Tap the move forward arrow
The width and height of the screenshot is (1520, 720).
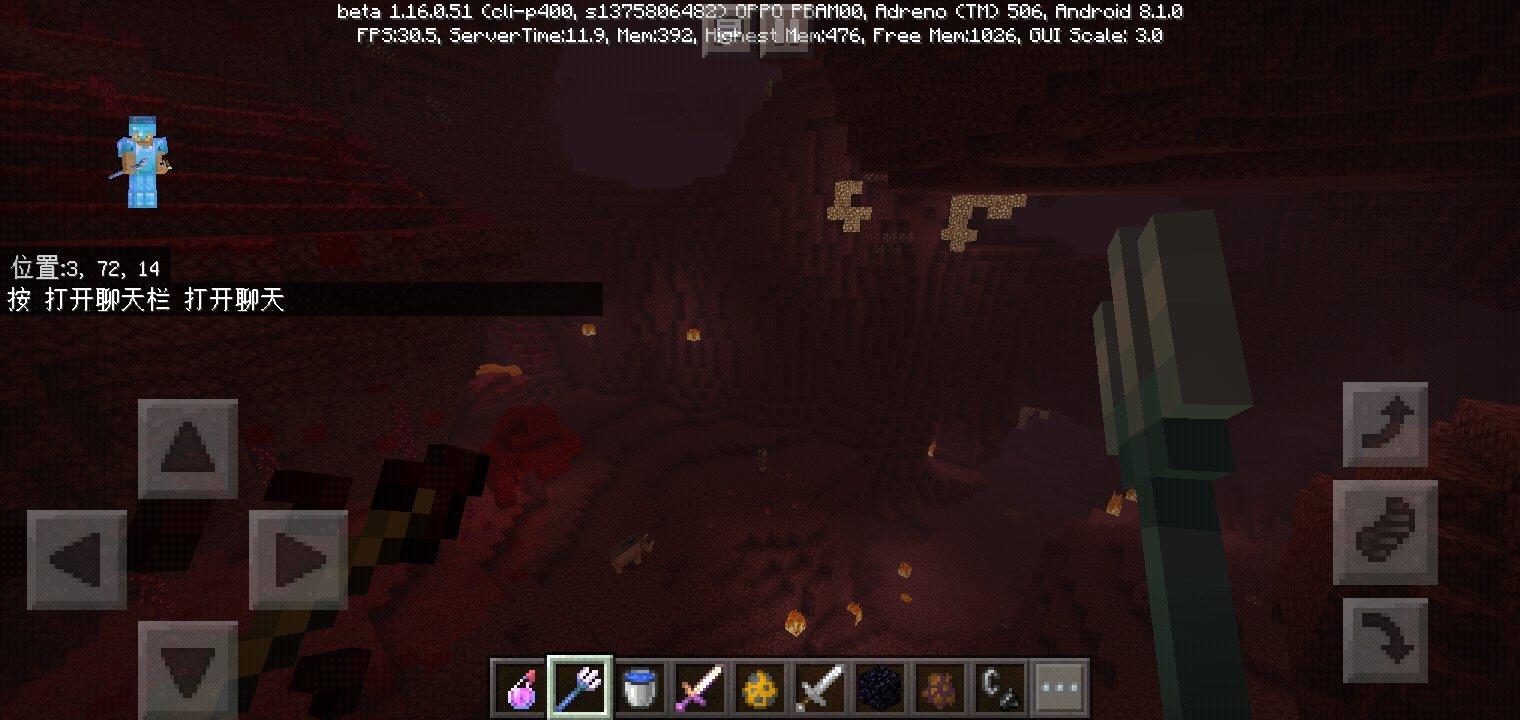(188, 449)
